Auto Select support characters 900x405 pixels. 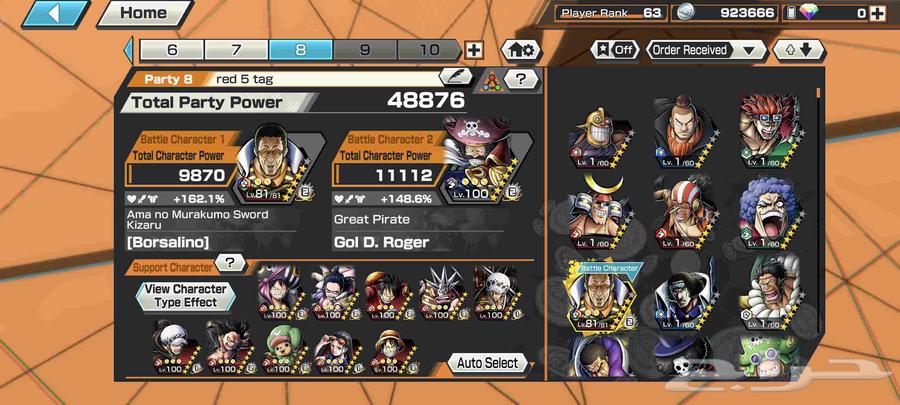coord(487,362)
